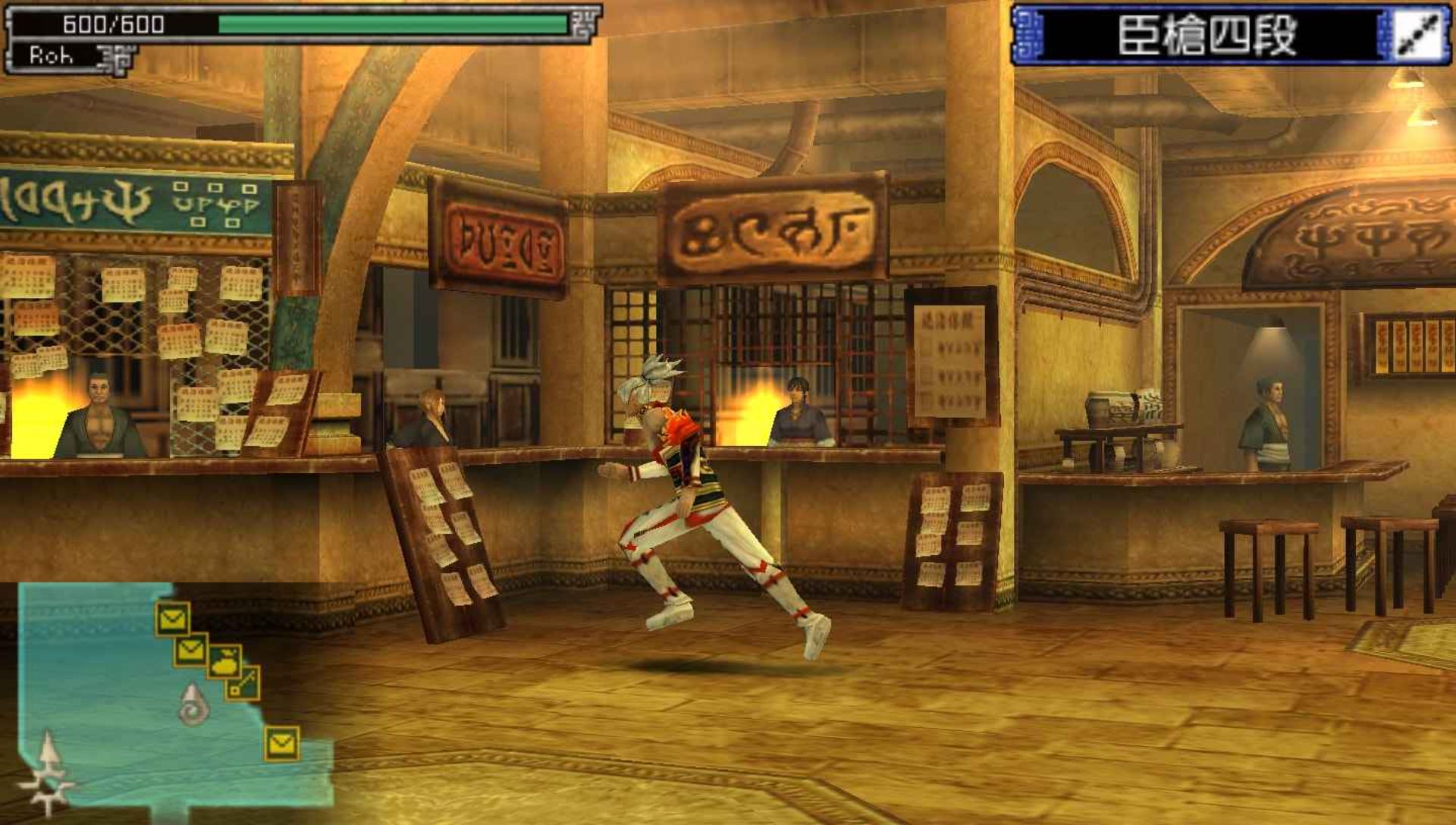
Task: Select the fruit shop marker on the minimap
Action: tap(224, 662)
